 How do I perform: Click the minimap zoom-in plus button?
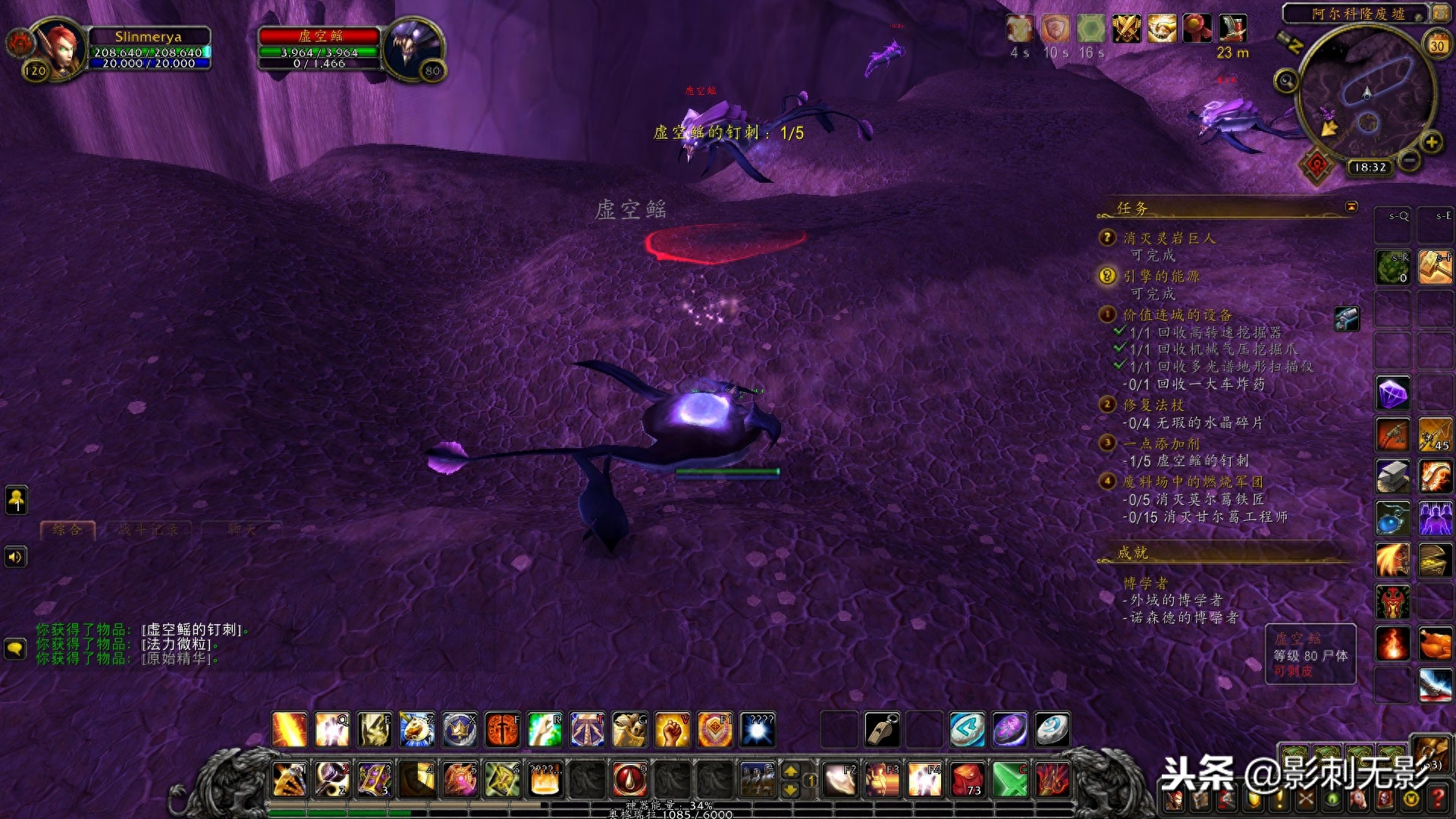[1431, 142]
